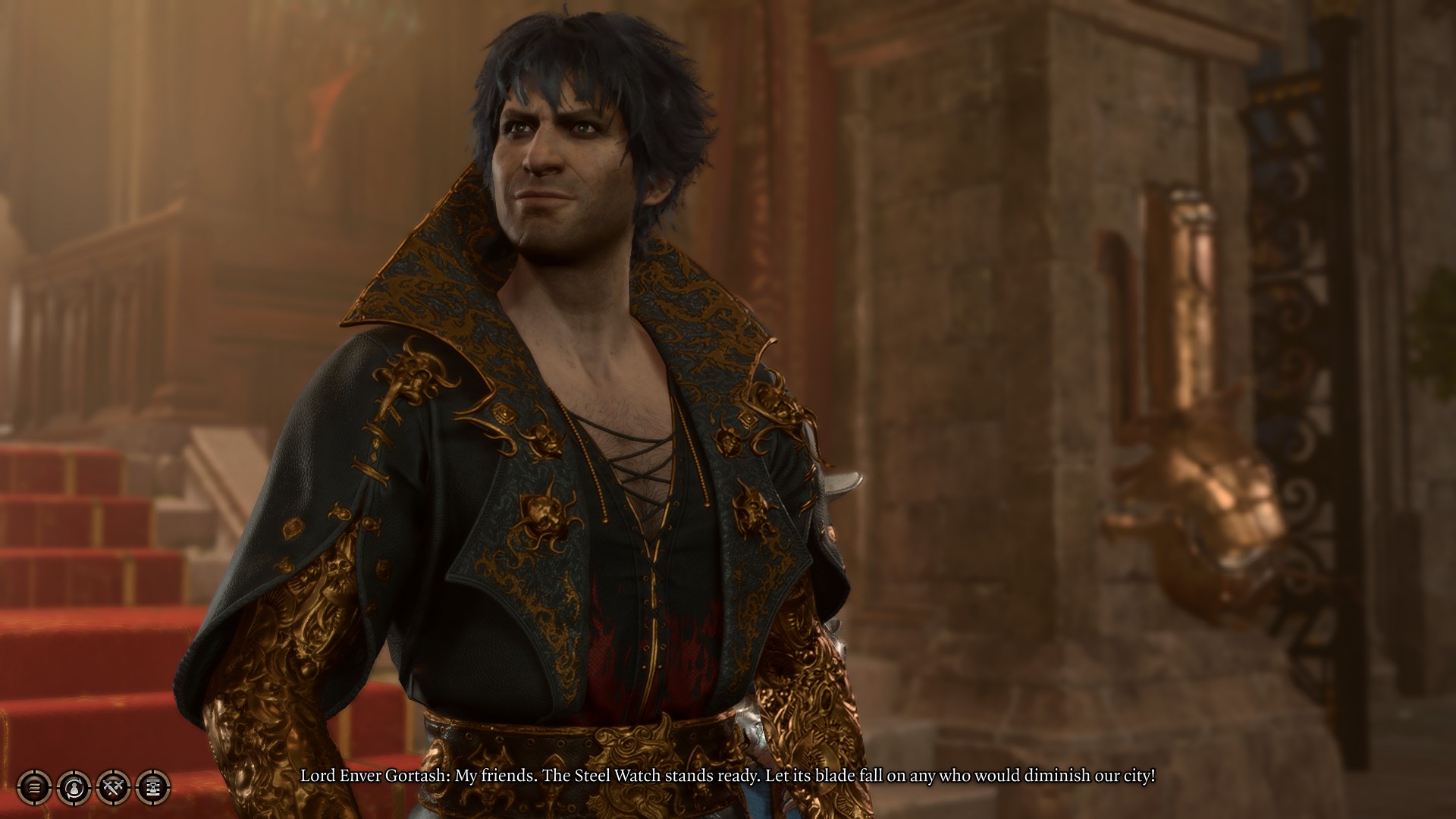The image size is (1456, 819).
Task: Click the character swap icon with circular arrows
Action: (74, 788)
